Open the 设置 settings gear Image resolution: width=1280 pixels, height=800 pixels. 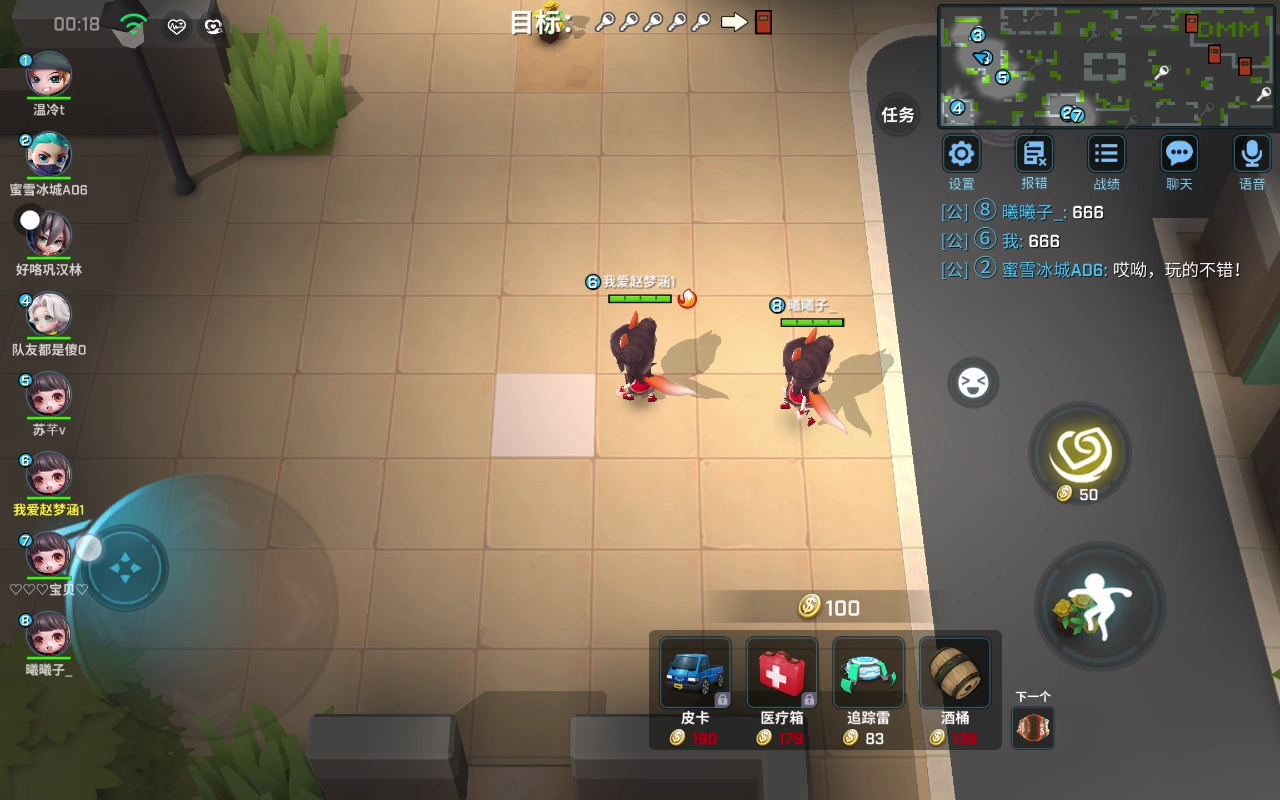pyautogui.click(x=961, y=155)
